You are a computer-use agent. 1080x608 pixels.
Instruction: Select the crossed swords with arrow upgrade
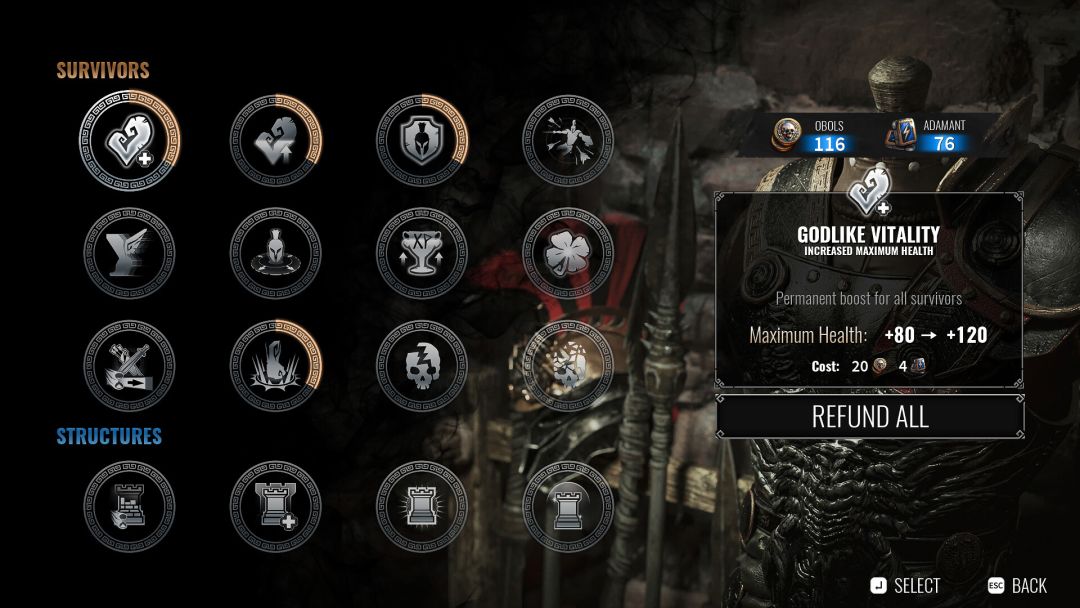pyautogui.click(x=129, y=366)
